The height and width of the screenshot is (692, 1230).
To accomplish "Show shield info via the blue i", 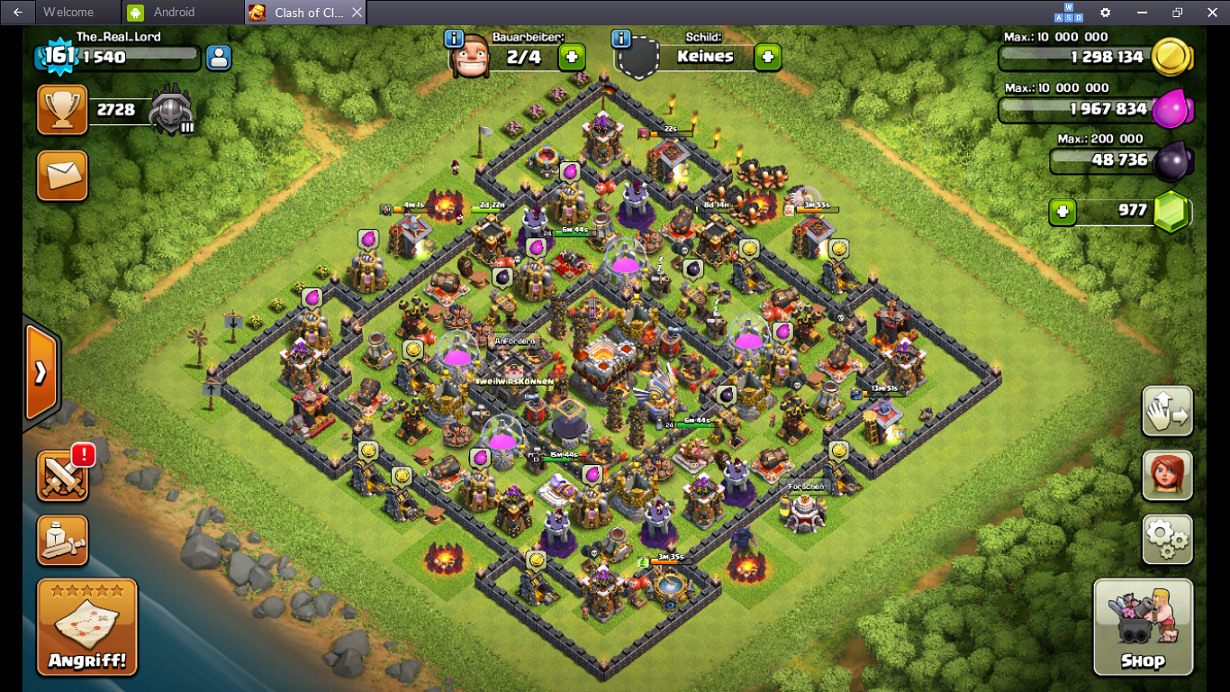I will coord(621,39).
